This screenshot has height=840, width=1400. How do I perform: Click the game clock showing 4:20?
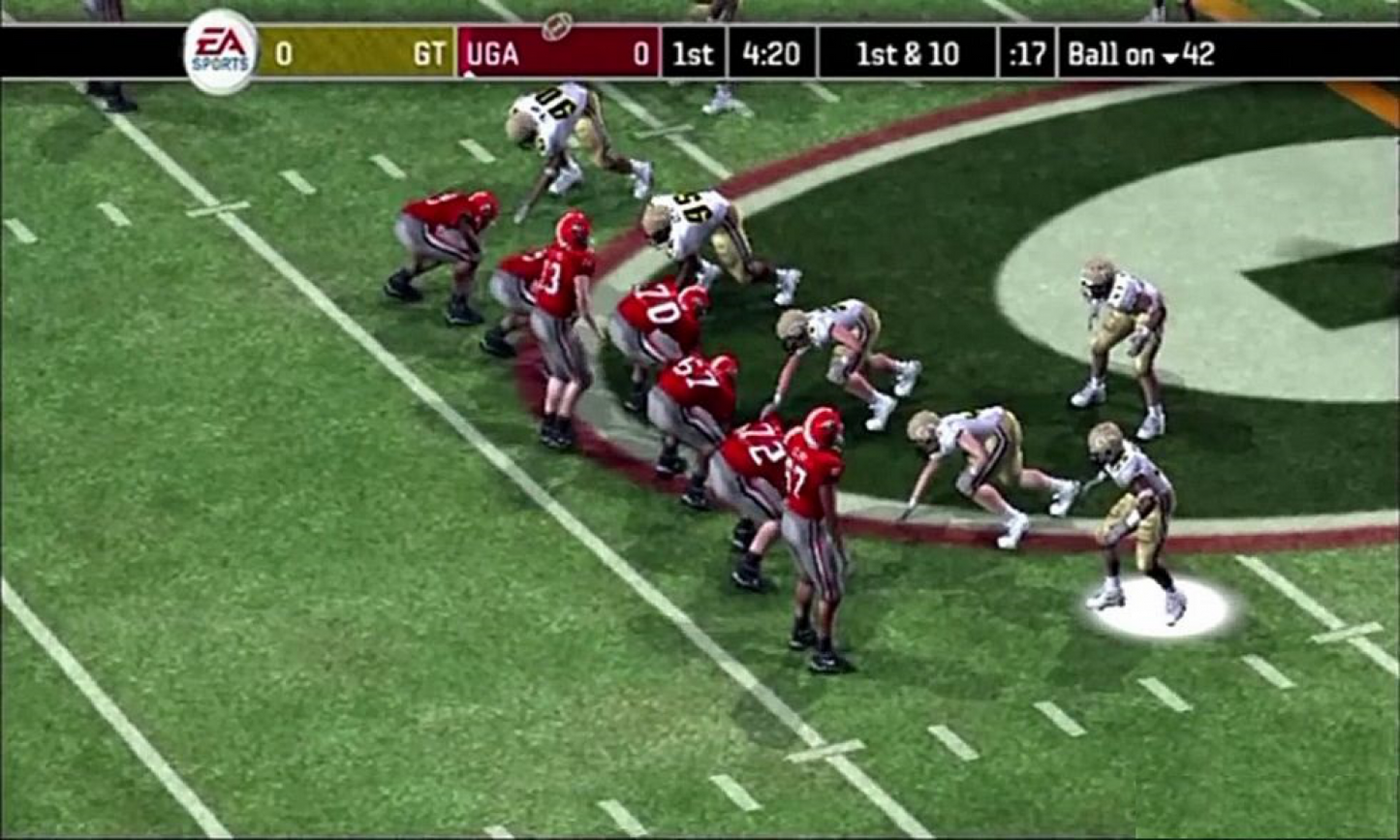point(770,54)
